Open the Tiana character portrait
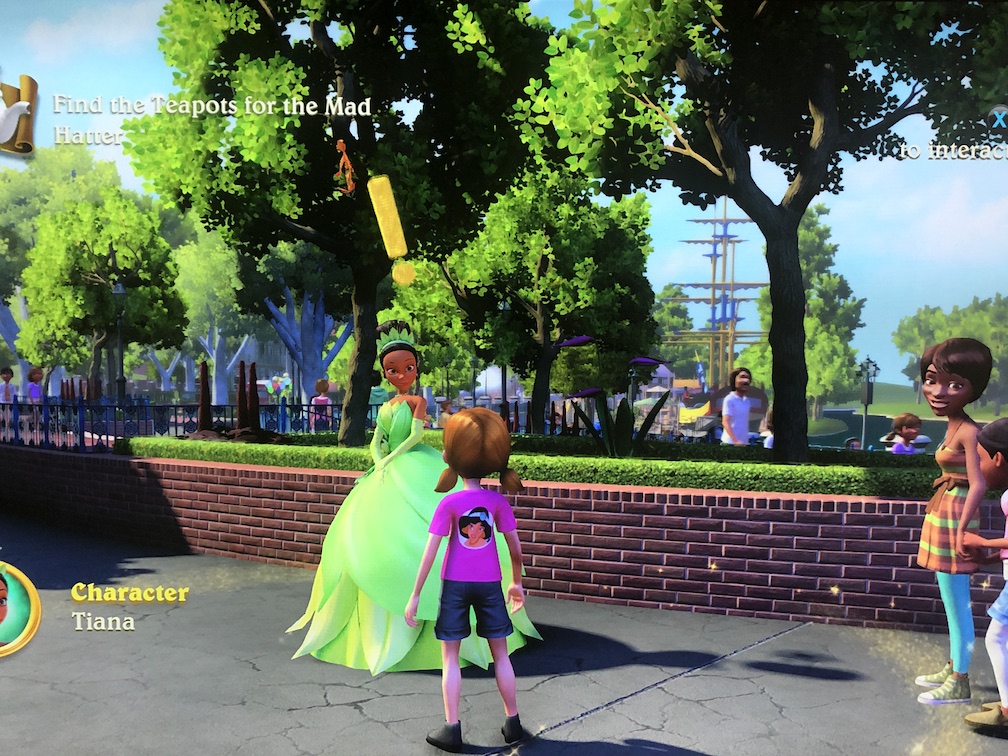 pyautogui.click(x=14, y=607)
